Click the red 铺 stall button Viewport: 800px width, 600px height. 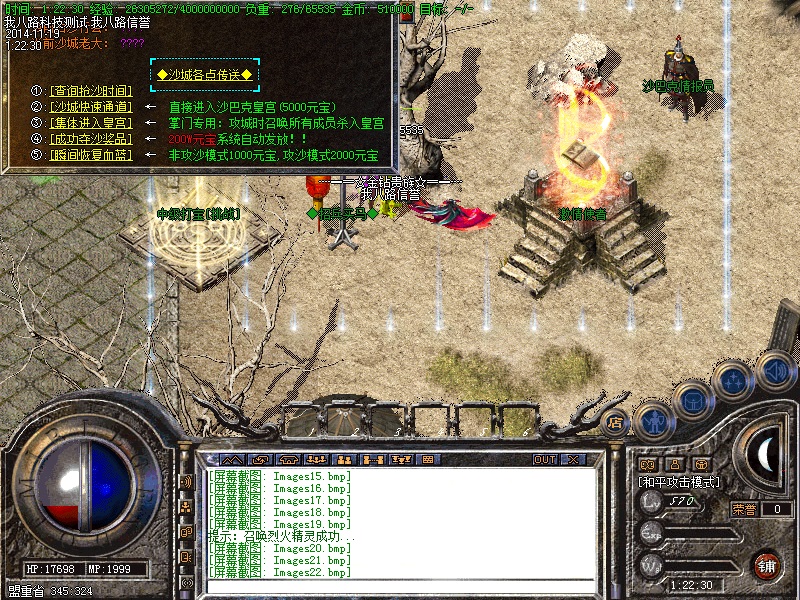(767, 564)
